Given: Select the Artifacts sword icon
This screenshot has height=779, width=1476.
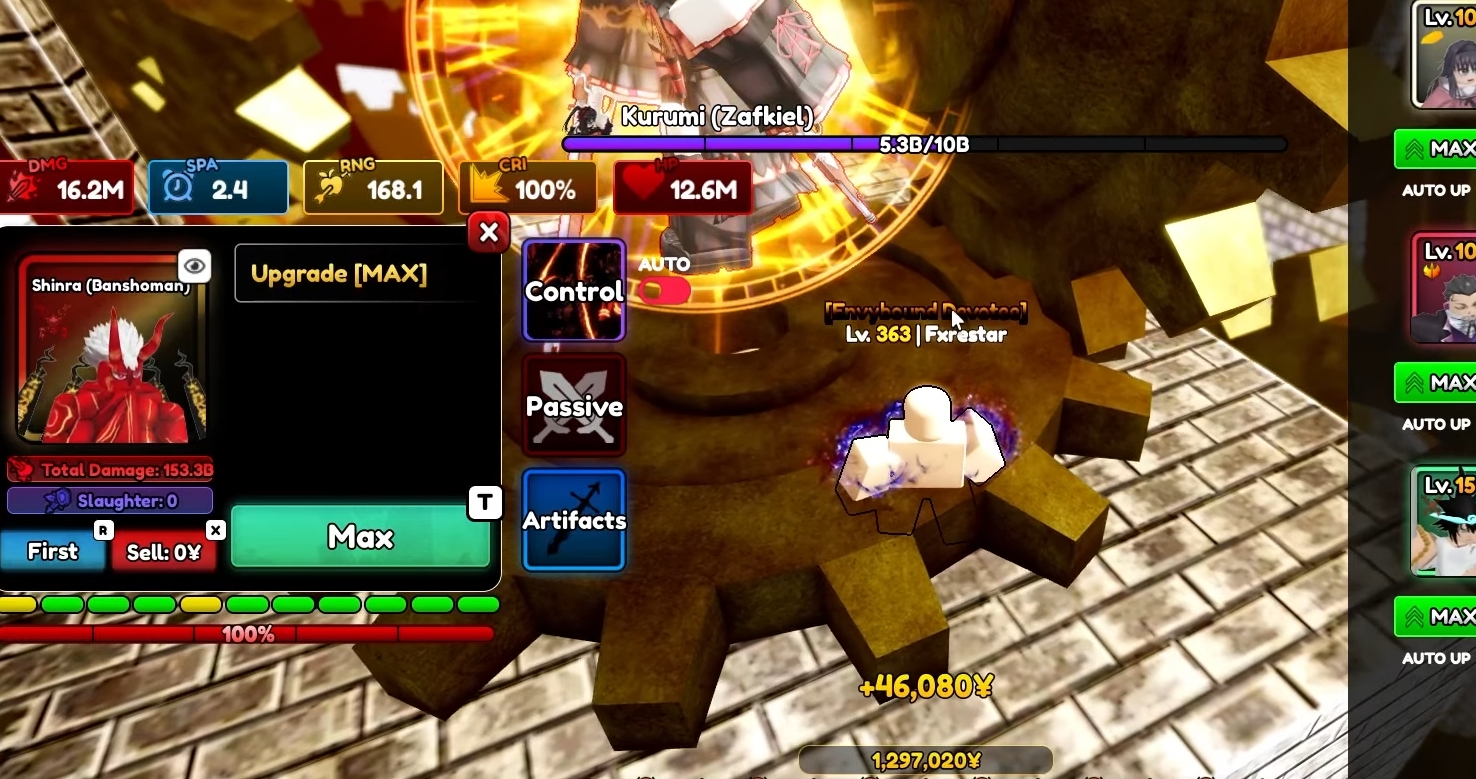Looking at the screenshot, I should click(x=573, y=518).
